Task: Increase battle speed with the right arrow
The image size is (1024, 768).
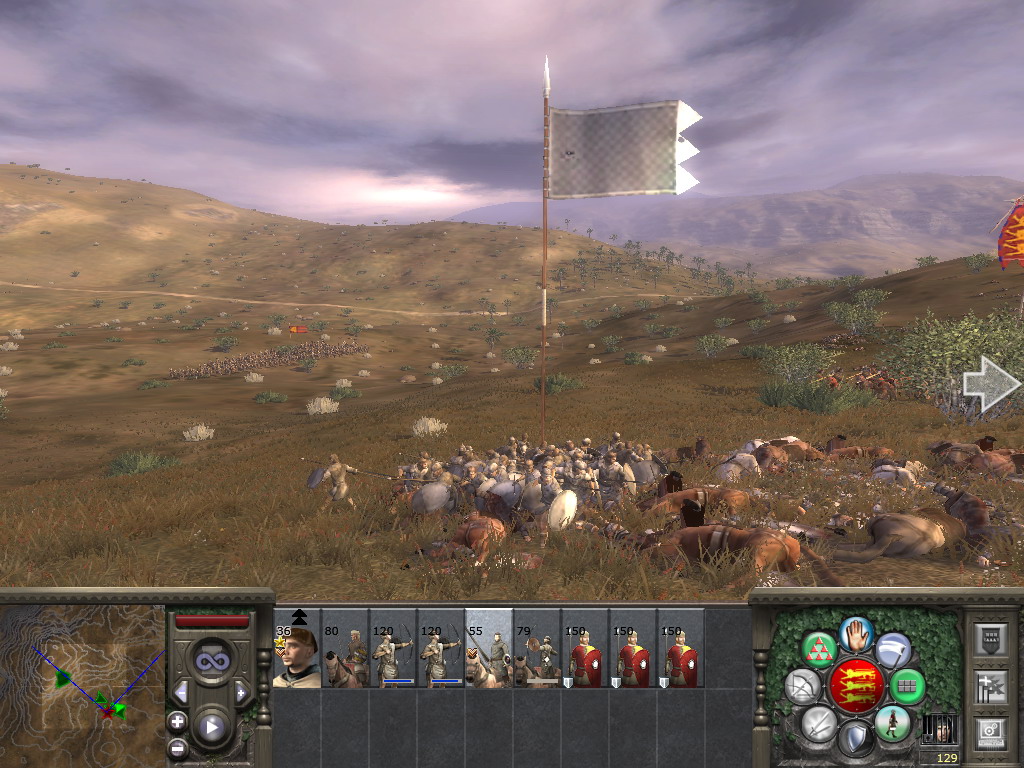Action: (241, 691)
